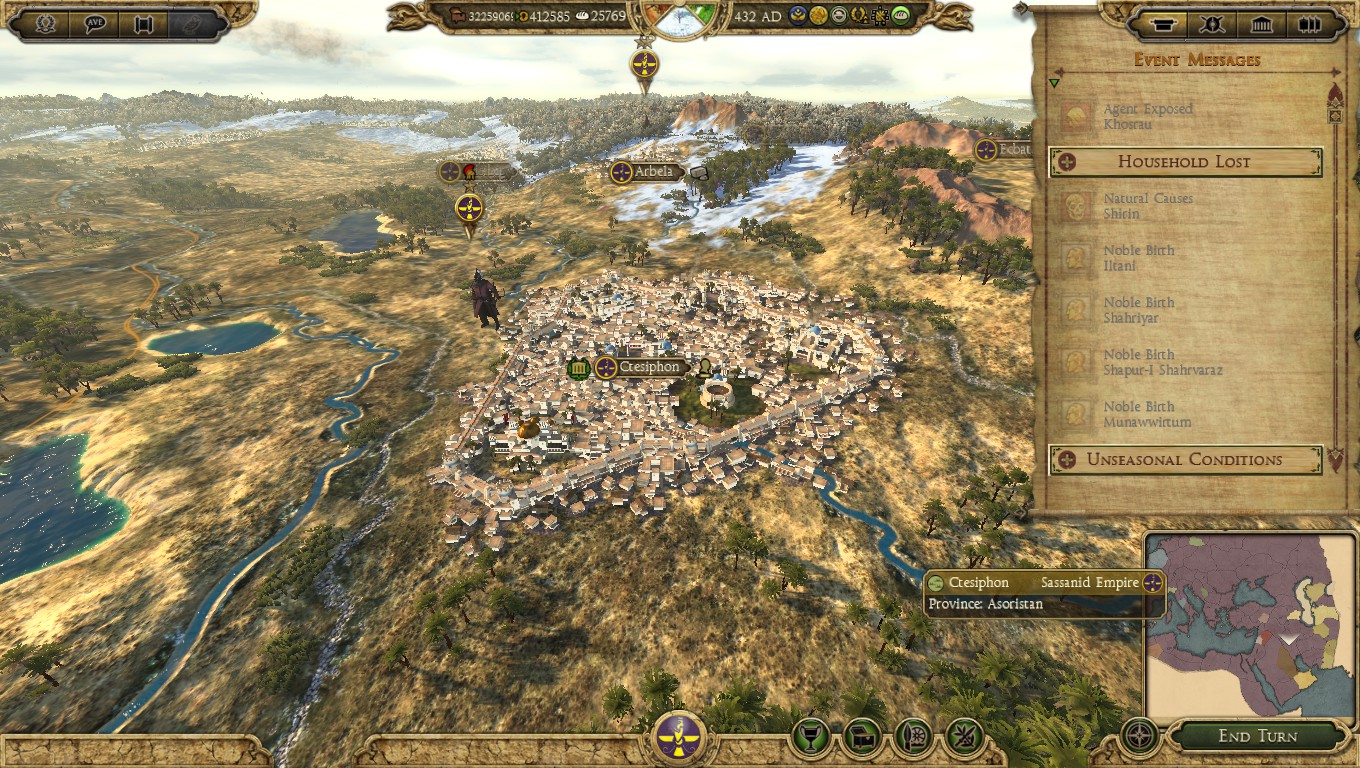This screenshot has height=768, width=1360.
Task: Open the AVE speech bubble advisor button
Action: point(96,24)
